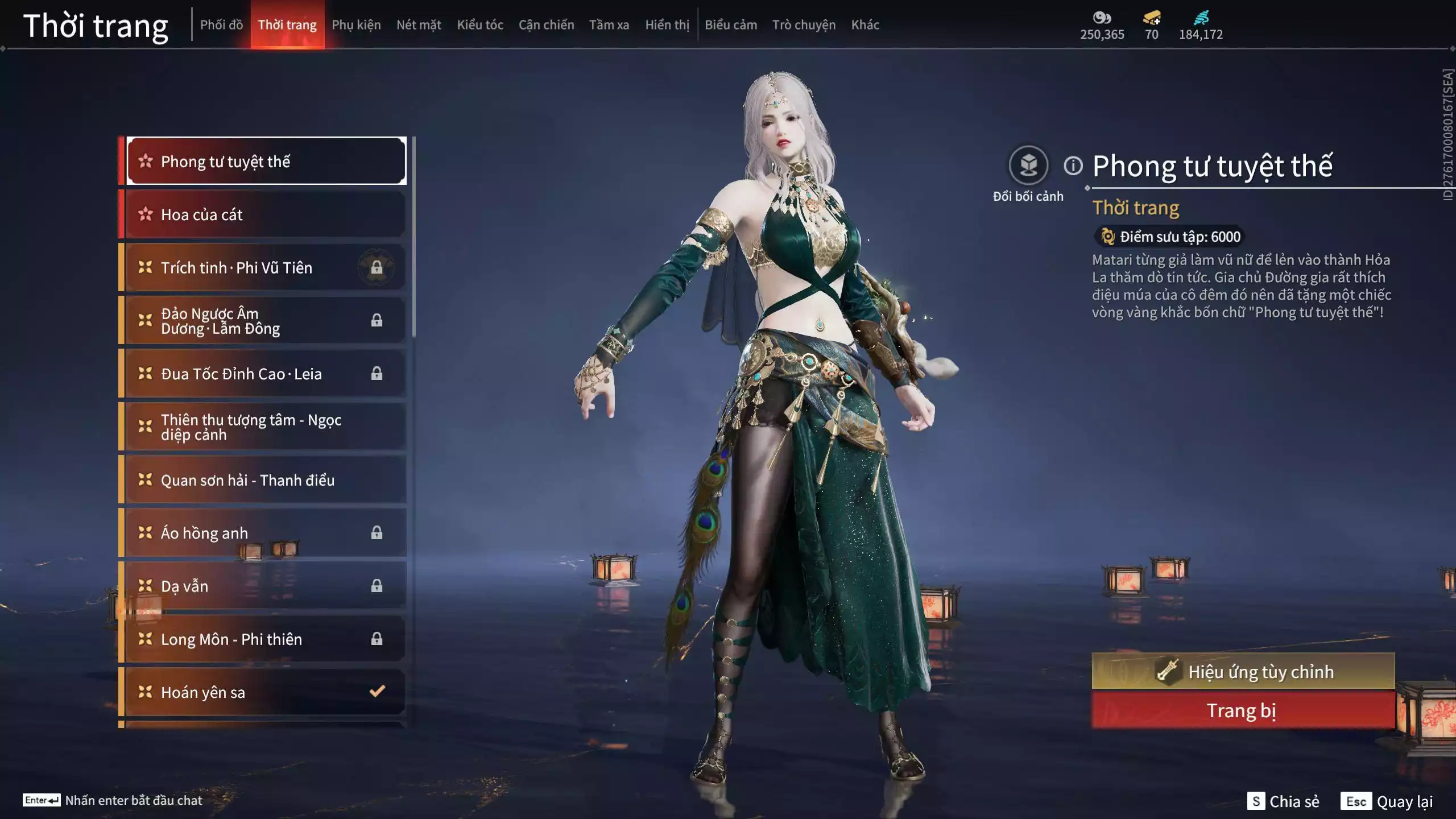Image resolution: width=1456 pixels, height=819 pixels.
Task: Select the Áo hồng anh outfit
Action: point(265,533)
